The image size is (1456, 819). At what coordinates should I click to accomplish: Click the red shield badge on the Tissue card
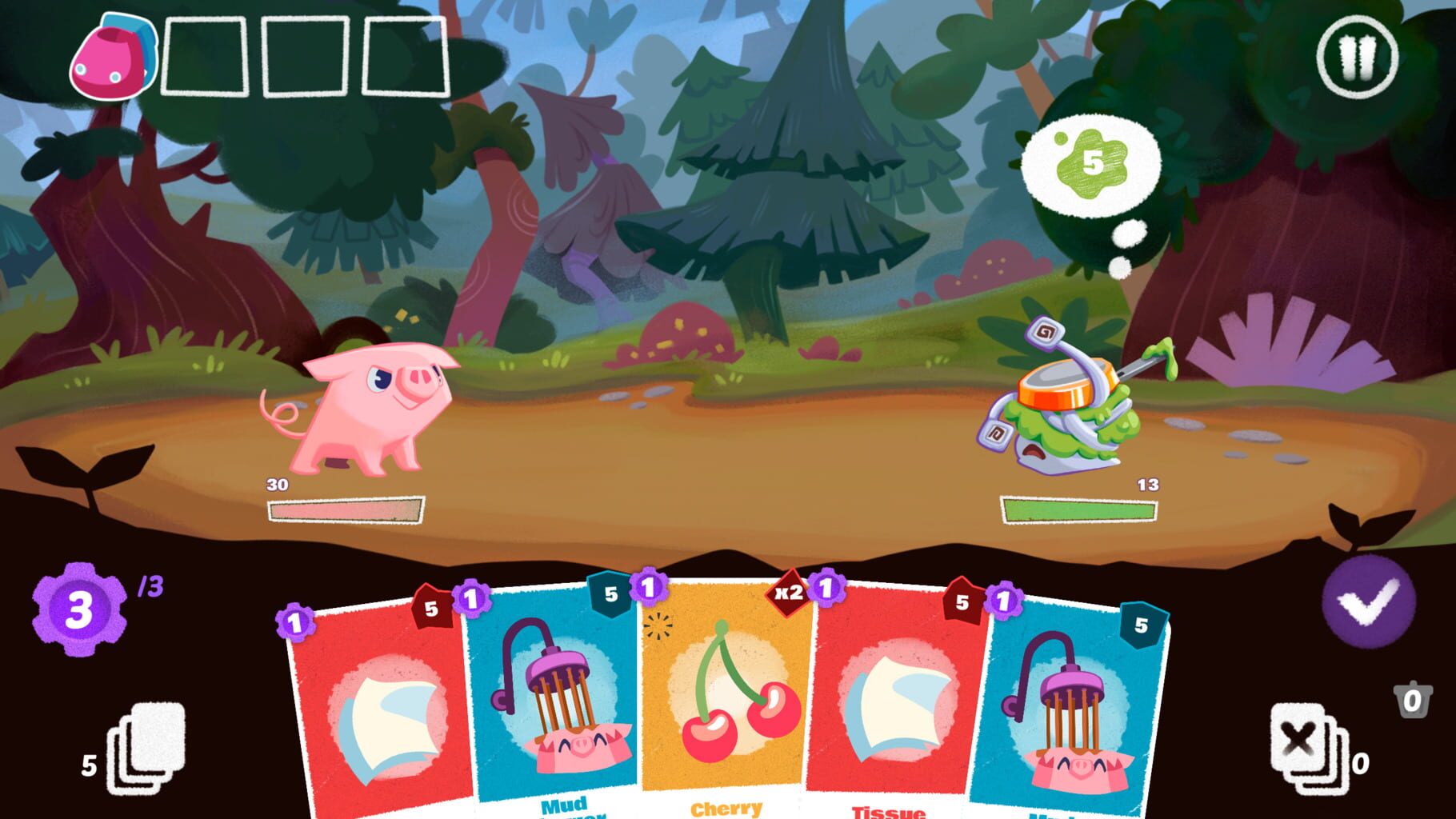[962, 605]
